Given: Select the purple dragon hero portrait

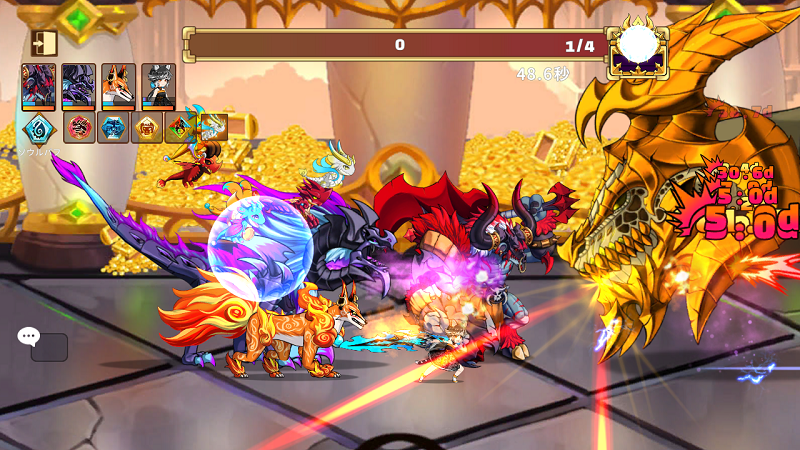Looking at the screenshot, I should pos(79,86).
